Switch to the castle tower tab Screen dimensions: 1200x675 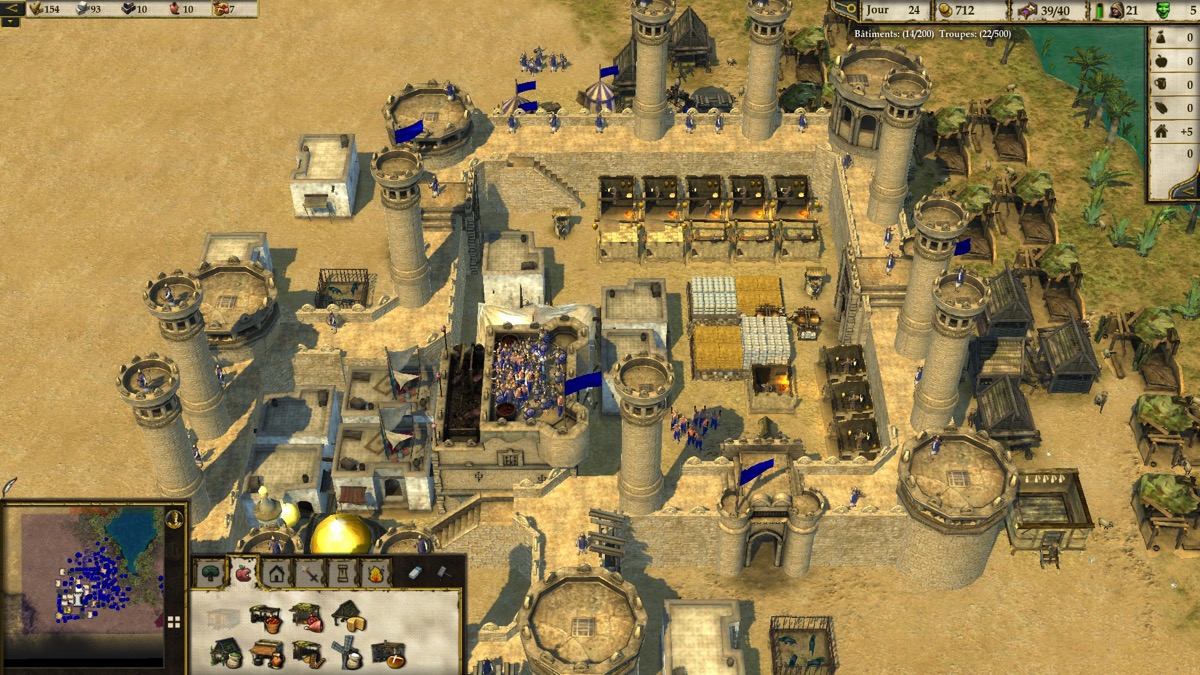click(342, 574)
